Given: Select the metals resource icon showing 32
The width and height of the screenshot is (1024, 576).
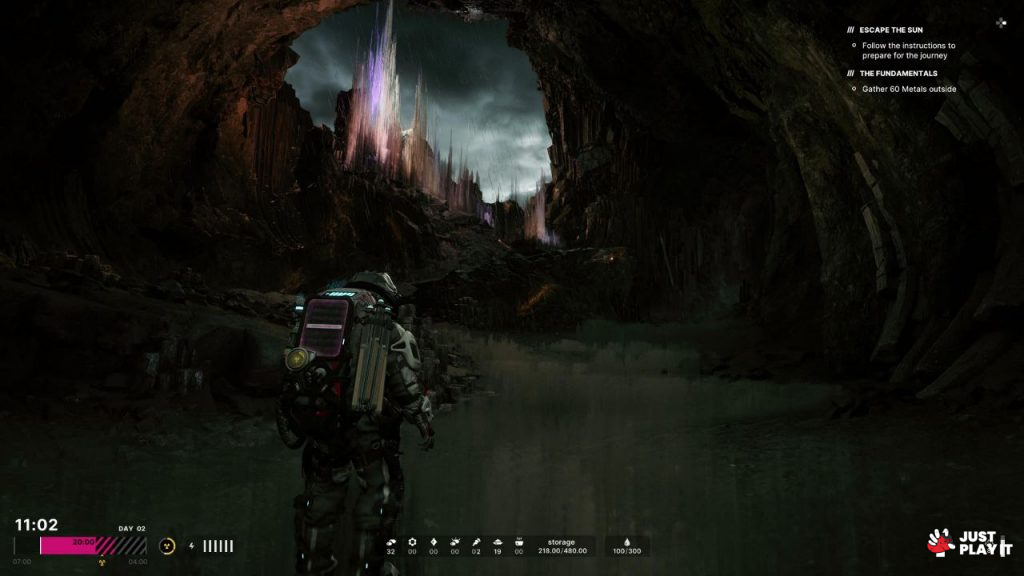Looking at the screenshot, I should tap(390, 541).
